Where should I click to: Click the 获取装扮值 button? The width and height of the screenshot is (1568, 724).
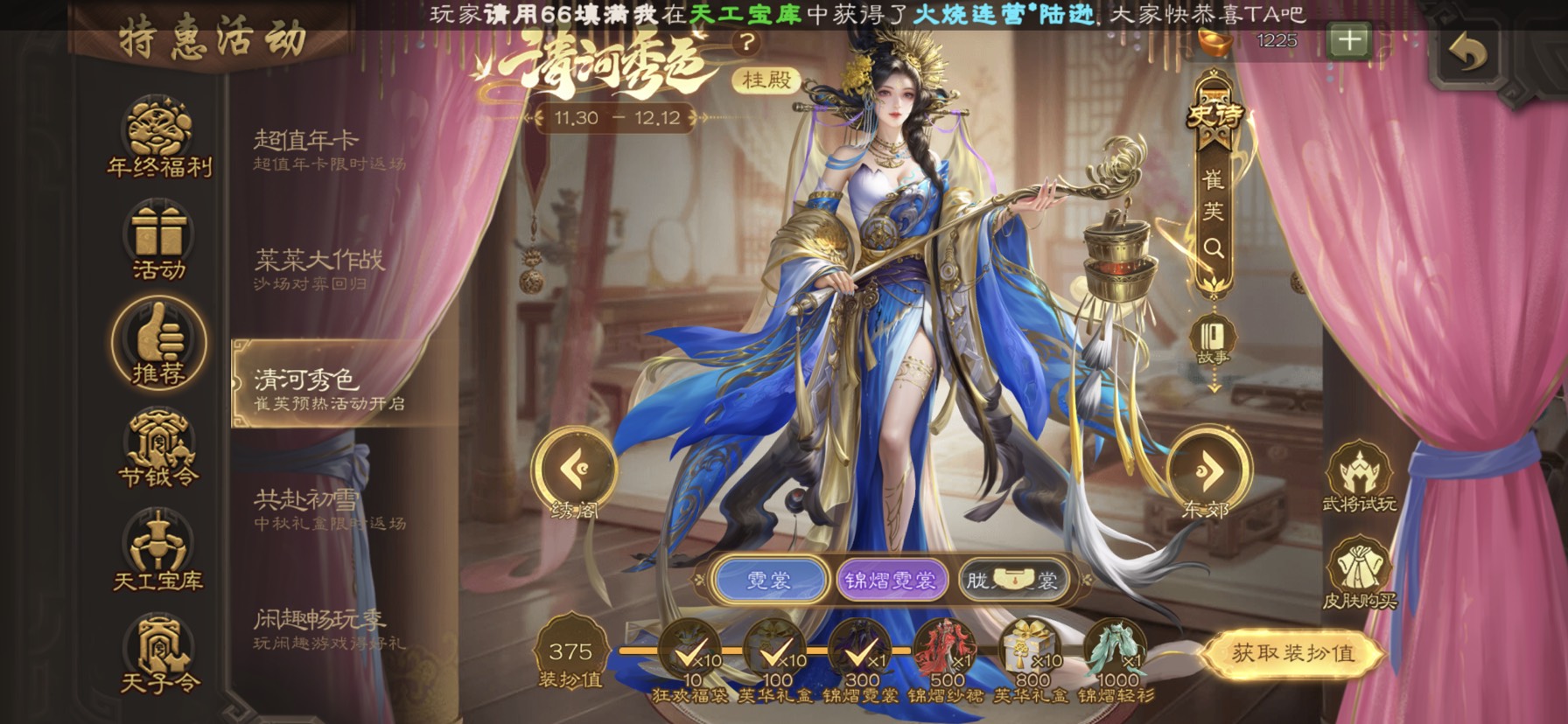coord(1292,653)
